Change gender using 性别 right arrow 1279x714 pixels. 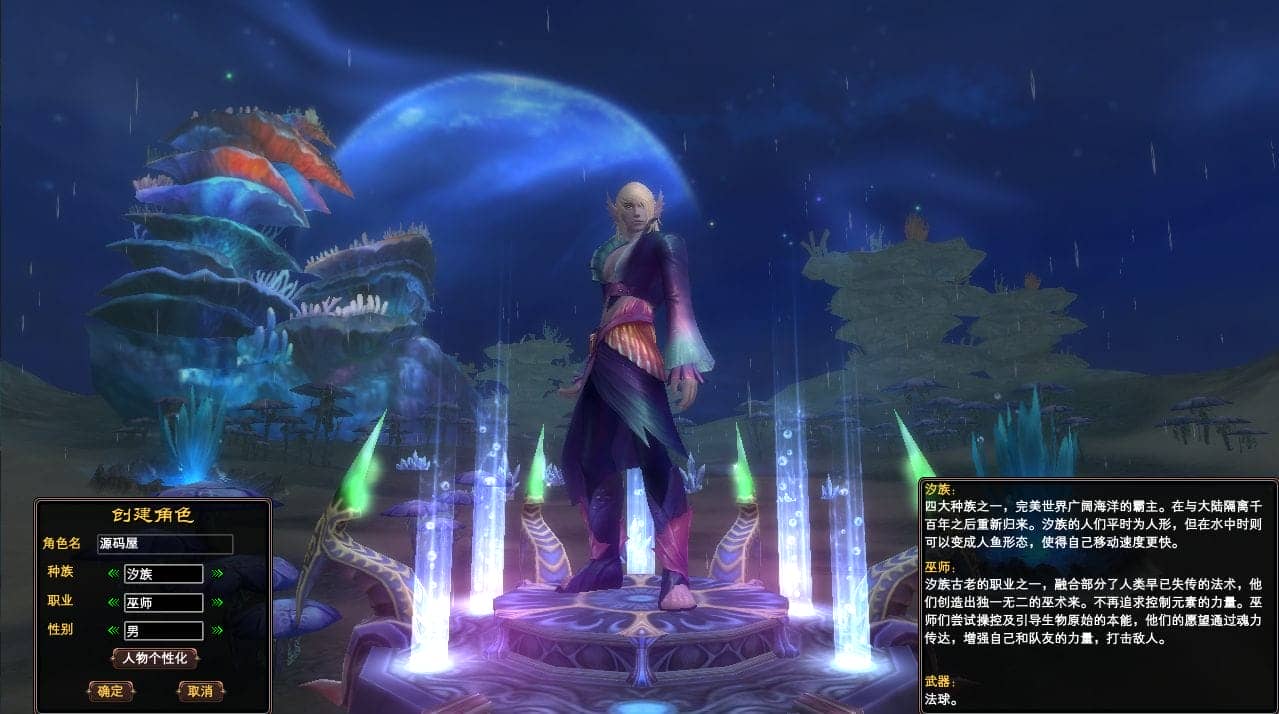pyautogui.click(x=217, y=630)
